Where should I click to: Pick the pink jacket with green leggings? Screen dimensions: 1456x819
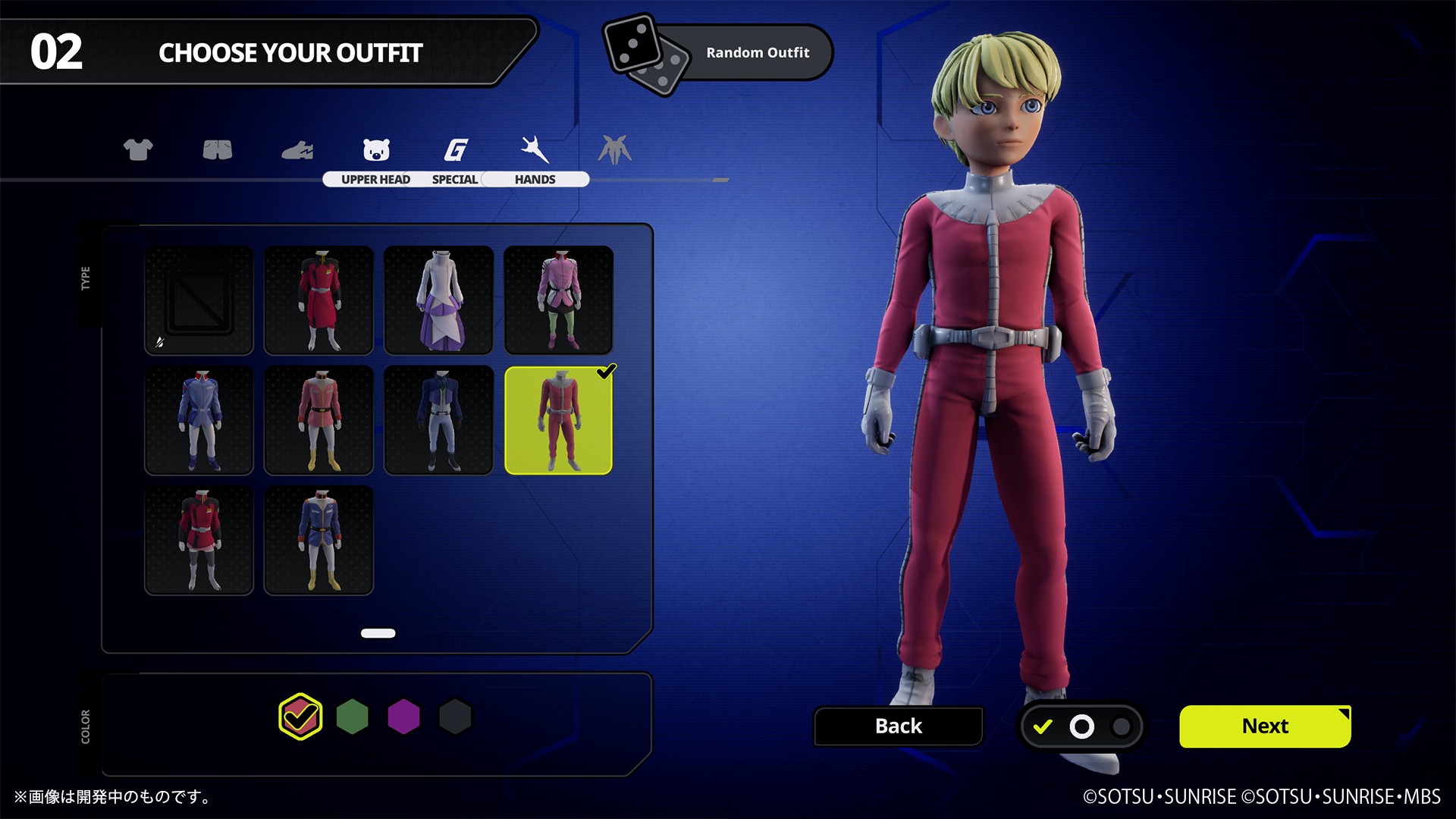click(558, 300)
